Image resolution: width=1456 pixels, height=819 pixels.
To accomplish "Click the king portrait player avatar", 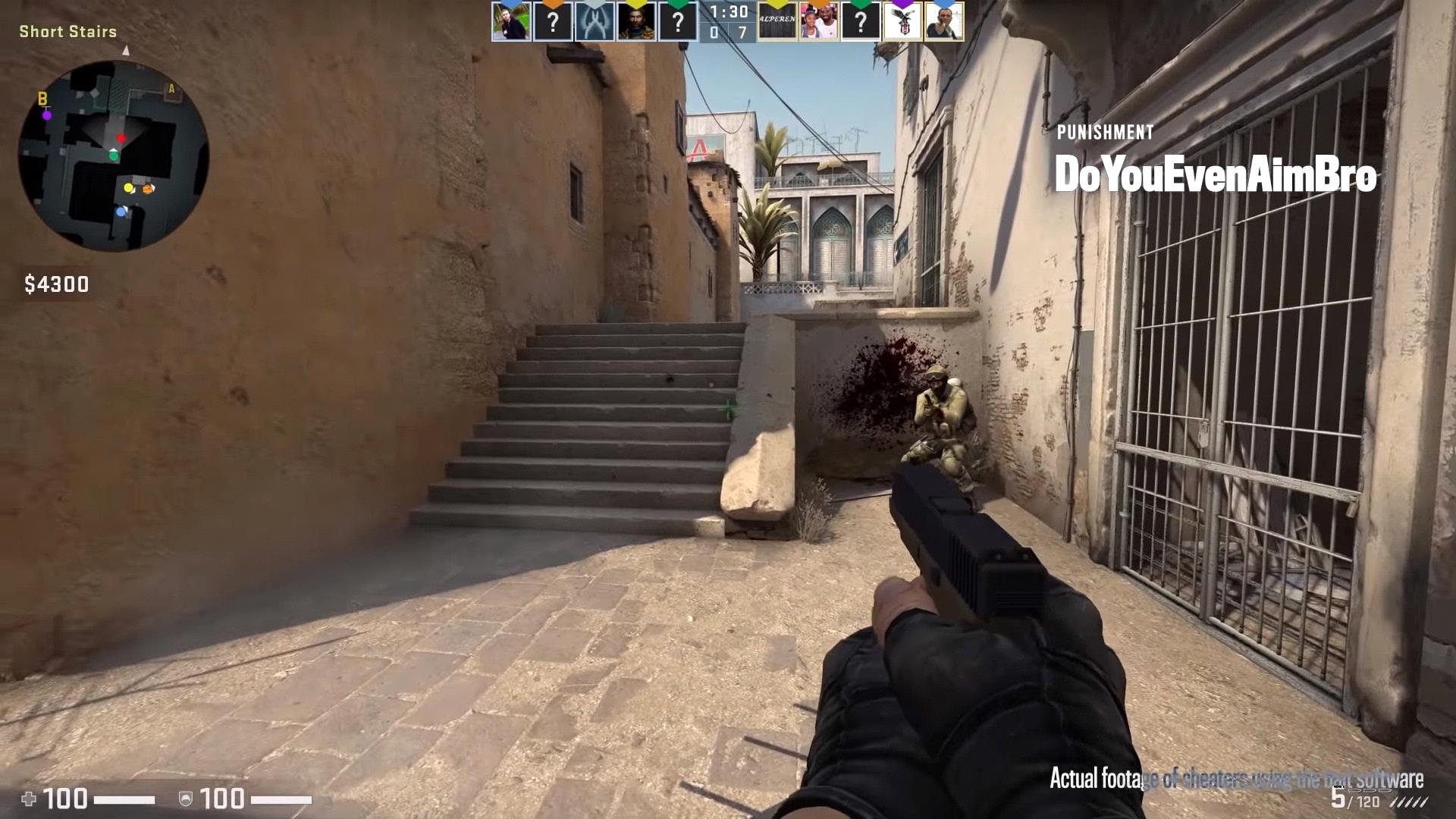I will pos(635,23).
